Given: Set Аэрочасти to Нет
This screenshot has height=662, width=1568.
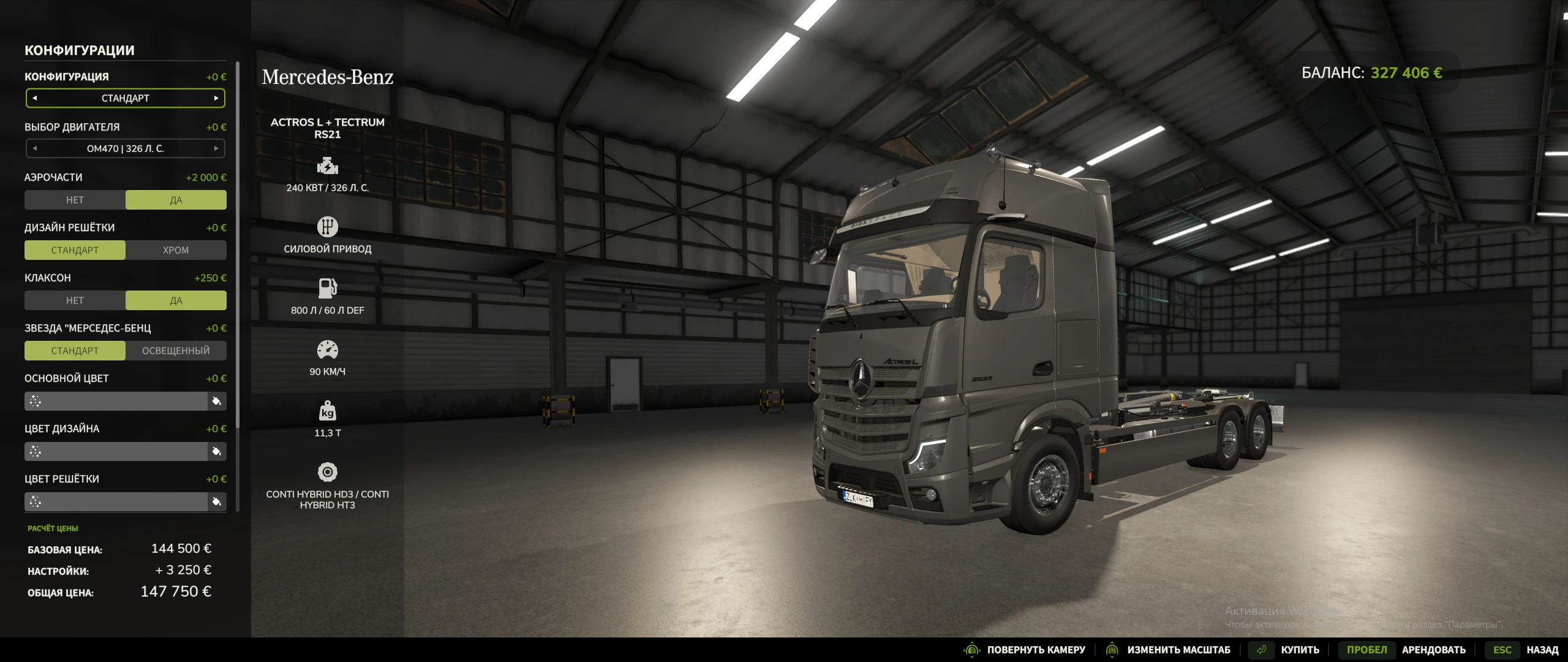Looking at the screenshot, I should pyautogui.click(x=75, y=200).
